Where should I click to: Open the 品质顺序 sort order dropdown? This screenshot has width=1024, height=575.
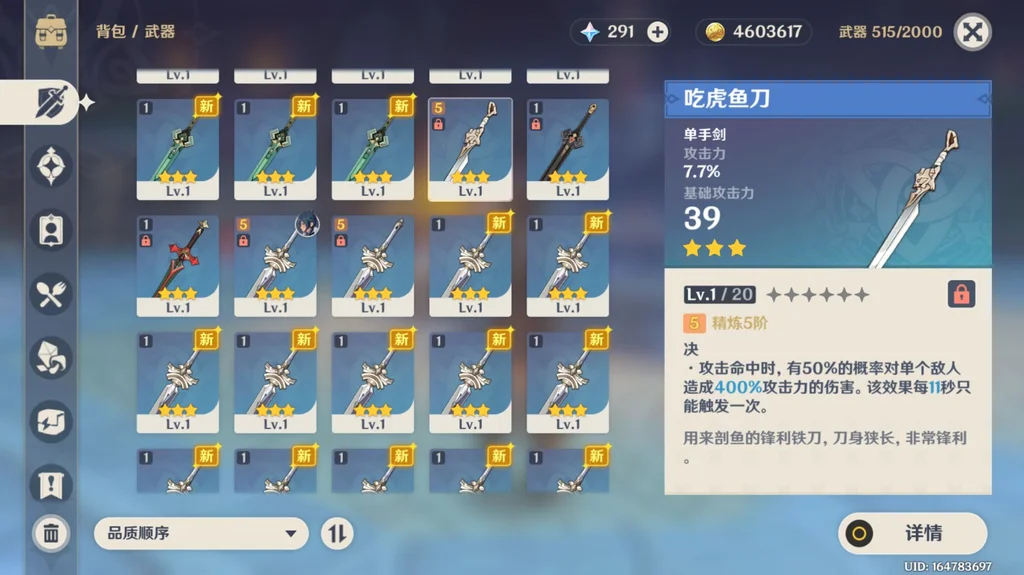(x=201, y=533)
